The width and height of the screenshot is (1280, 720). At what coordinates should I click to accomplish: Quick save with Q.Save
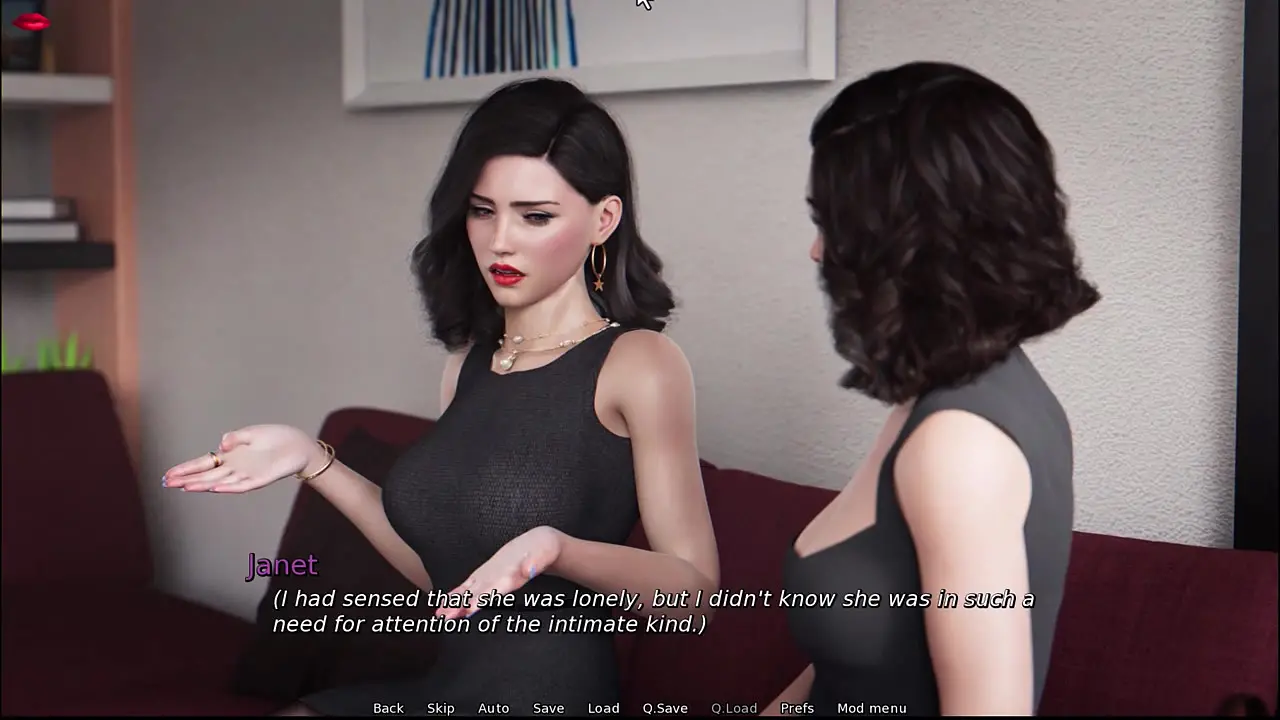[665, 708]
